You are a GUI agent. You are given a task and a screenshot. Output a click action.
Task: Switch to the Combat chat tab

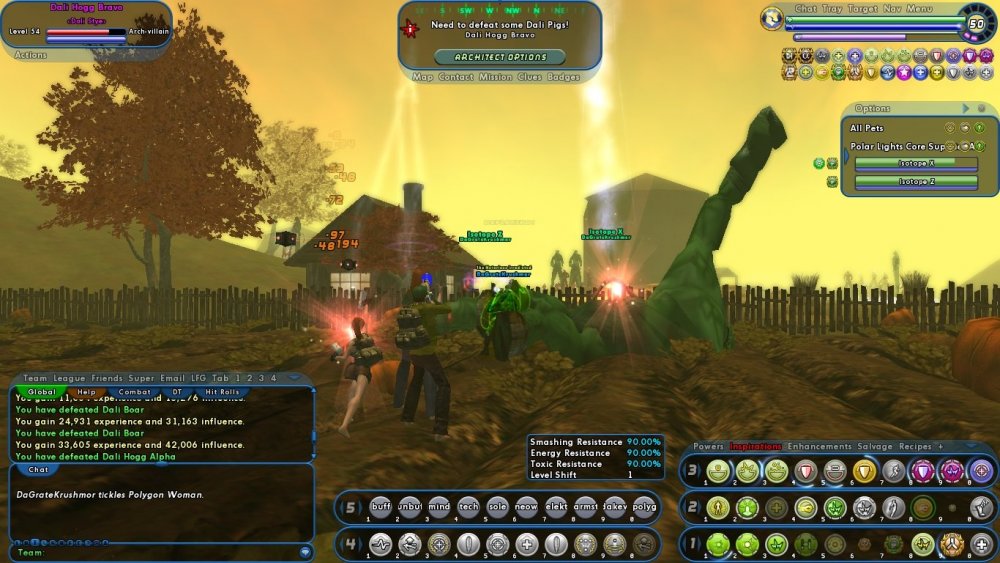pyautogui.click(x=135, y=392)
